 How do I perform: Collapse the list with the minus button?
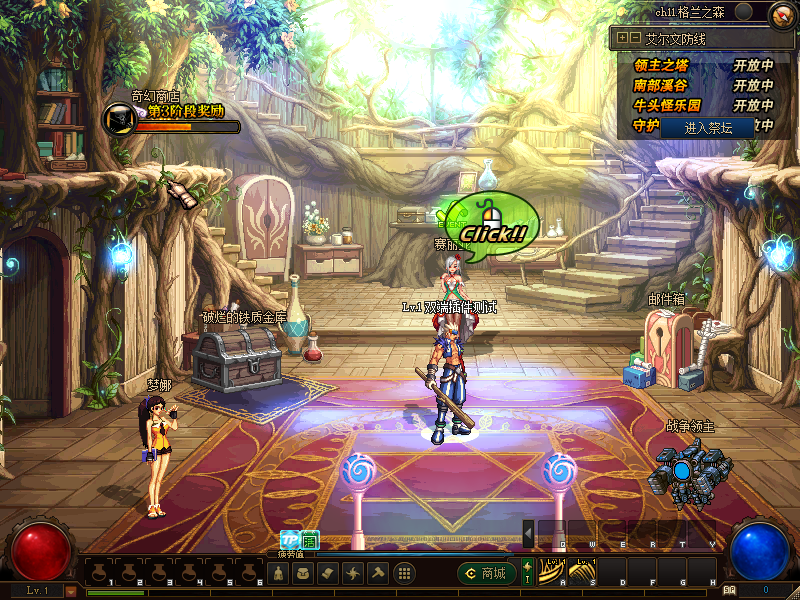tap(634, 38)
